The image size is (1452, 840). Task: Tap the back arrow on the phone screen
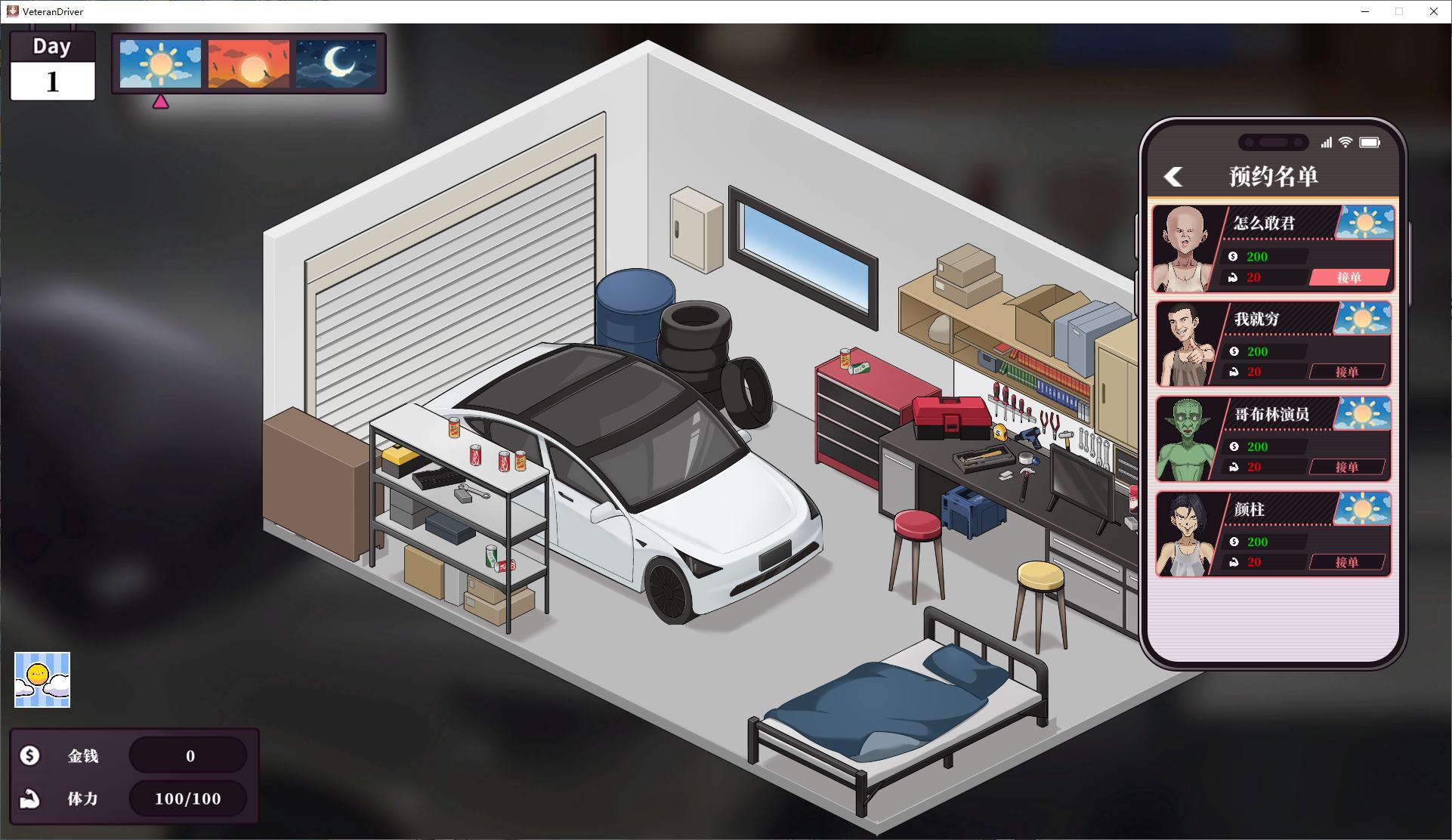(x=1174, y=175)
